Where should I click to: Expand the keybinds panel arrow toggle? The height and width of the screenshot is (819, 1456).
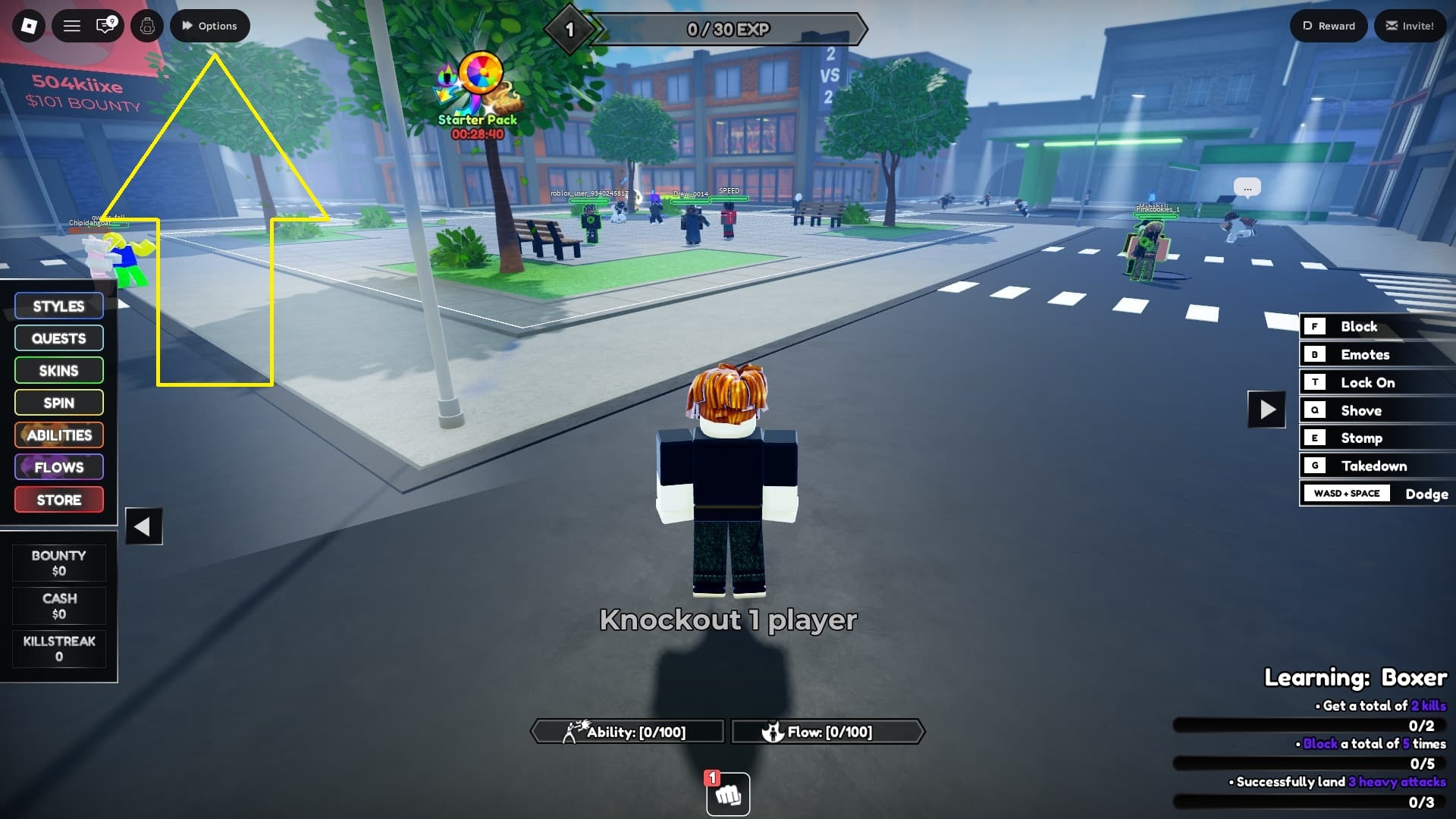coord(1265,410)
